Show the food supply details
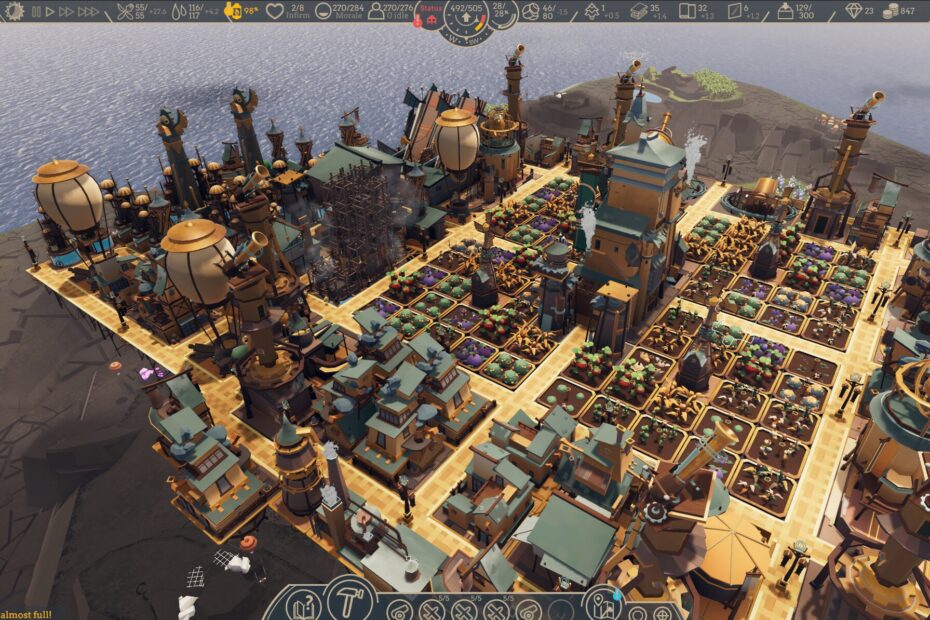The height and width of the screenshot is (620, 930). tap(125, 12)
